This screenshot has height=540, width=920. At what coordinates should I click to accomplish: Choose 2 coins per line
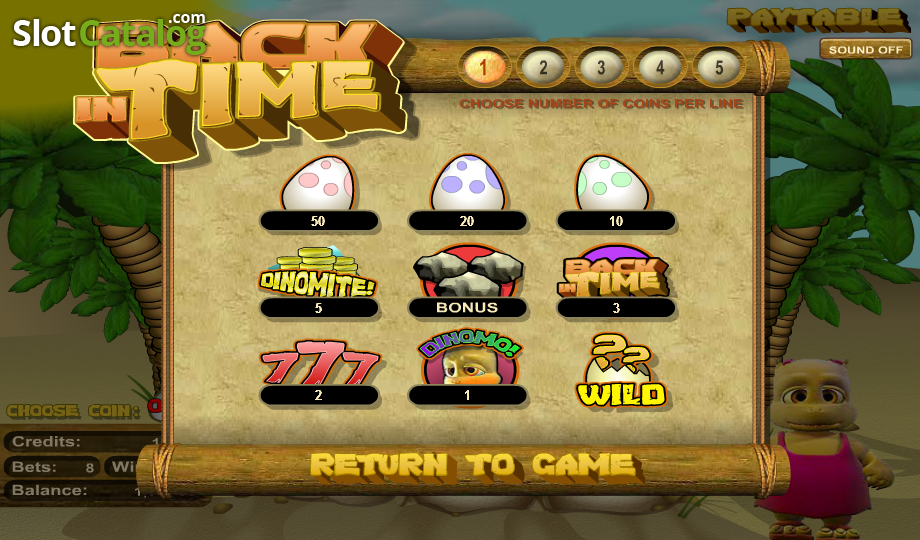pyautogui.click(x=543, y=67)
